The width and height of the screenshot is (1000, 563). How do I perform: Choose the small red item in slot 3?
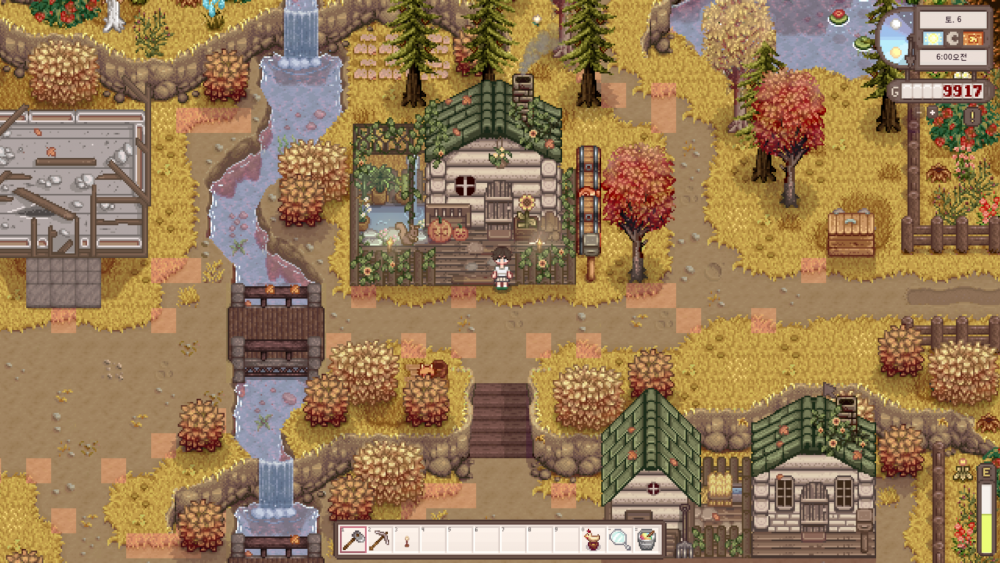pos(408,540)
